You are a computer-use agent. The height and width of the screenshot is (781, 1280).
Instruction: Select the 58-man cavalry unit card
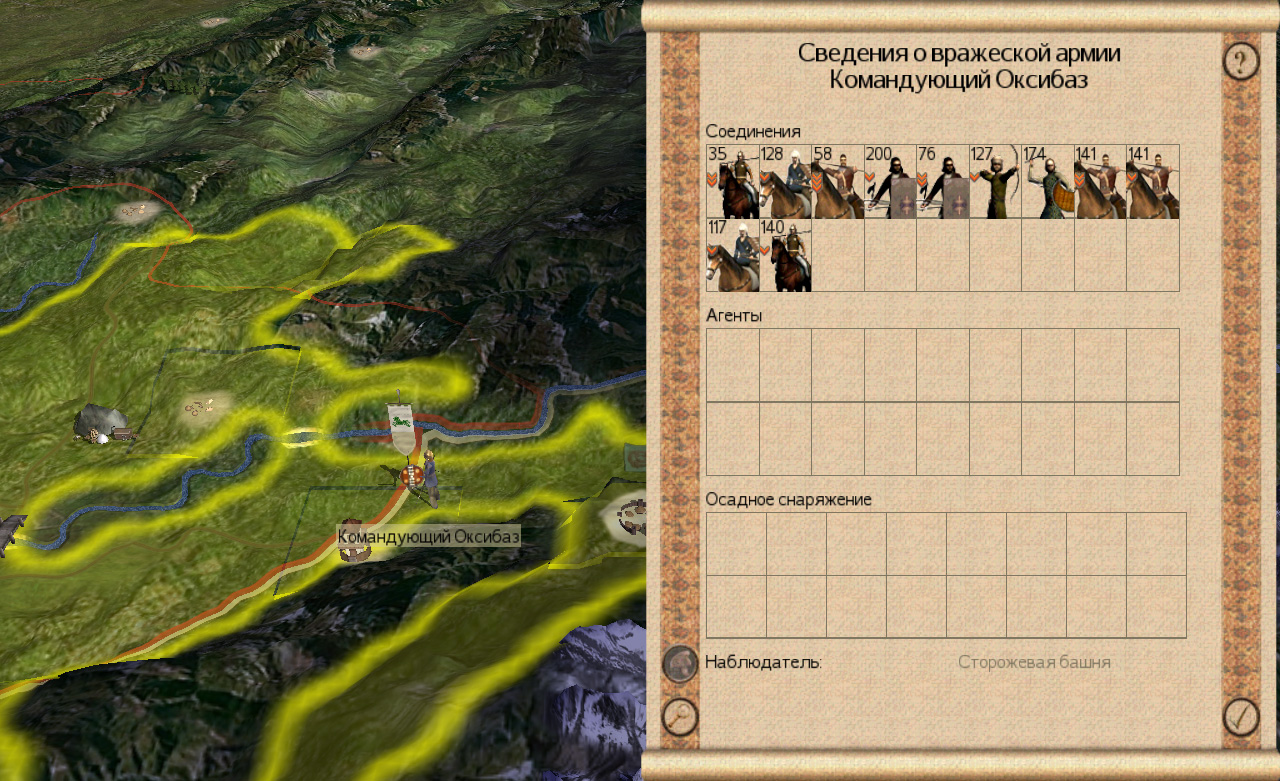[x=837, y=182]
